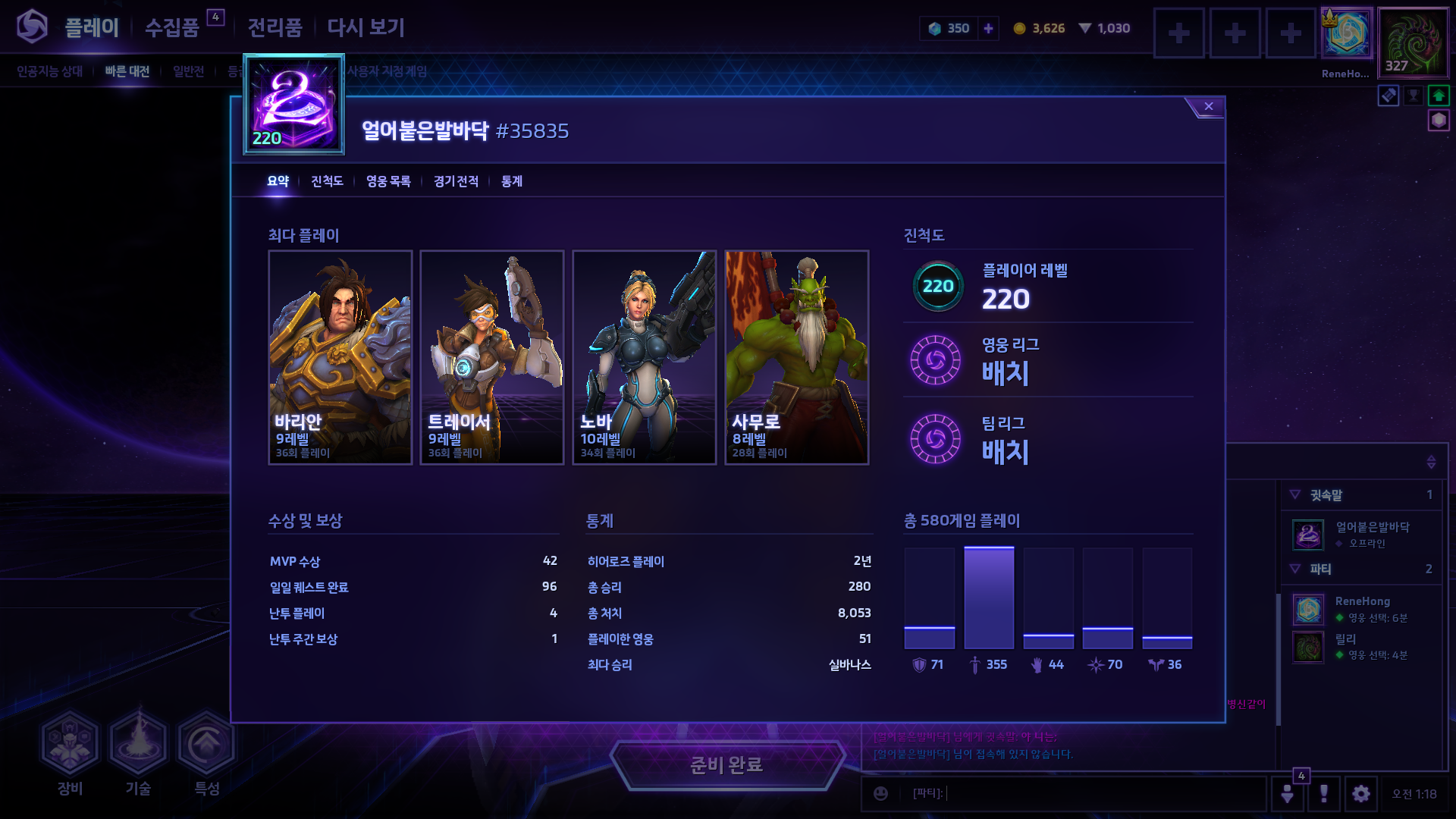1456x819 pixels.
Task: Add gems with the plus button
Action: 988,29
